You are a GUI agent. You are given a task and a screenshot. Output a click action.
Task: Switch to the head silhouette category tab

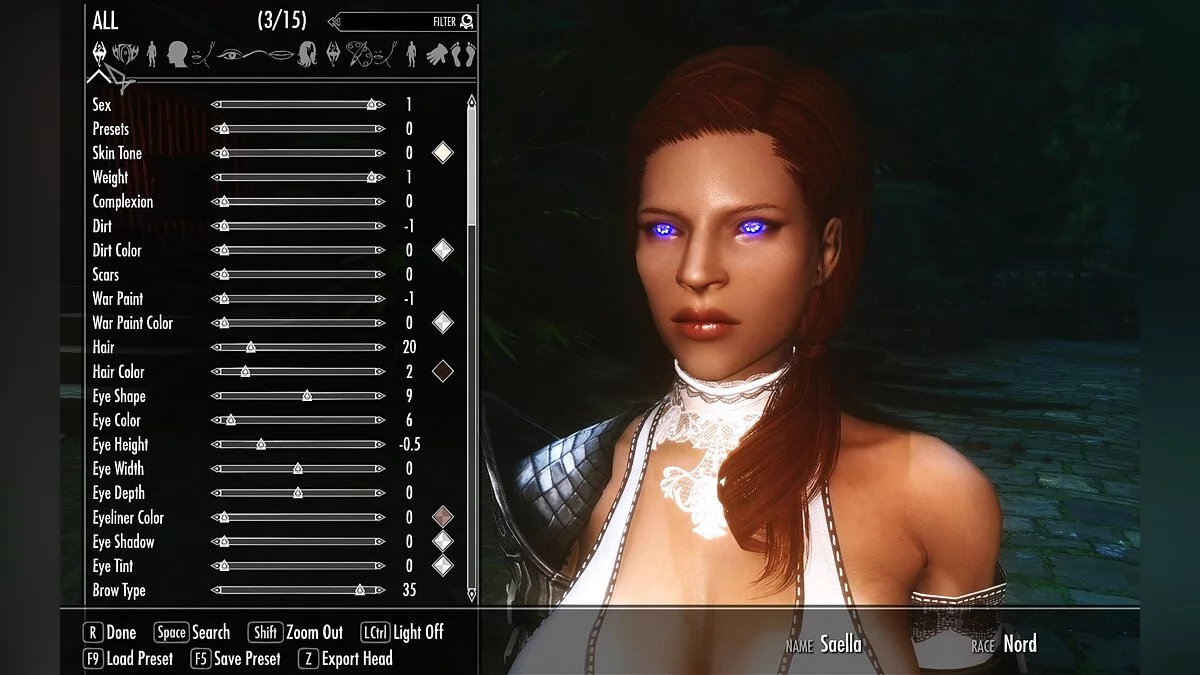pos(179,53)
